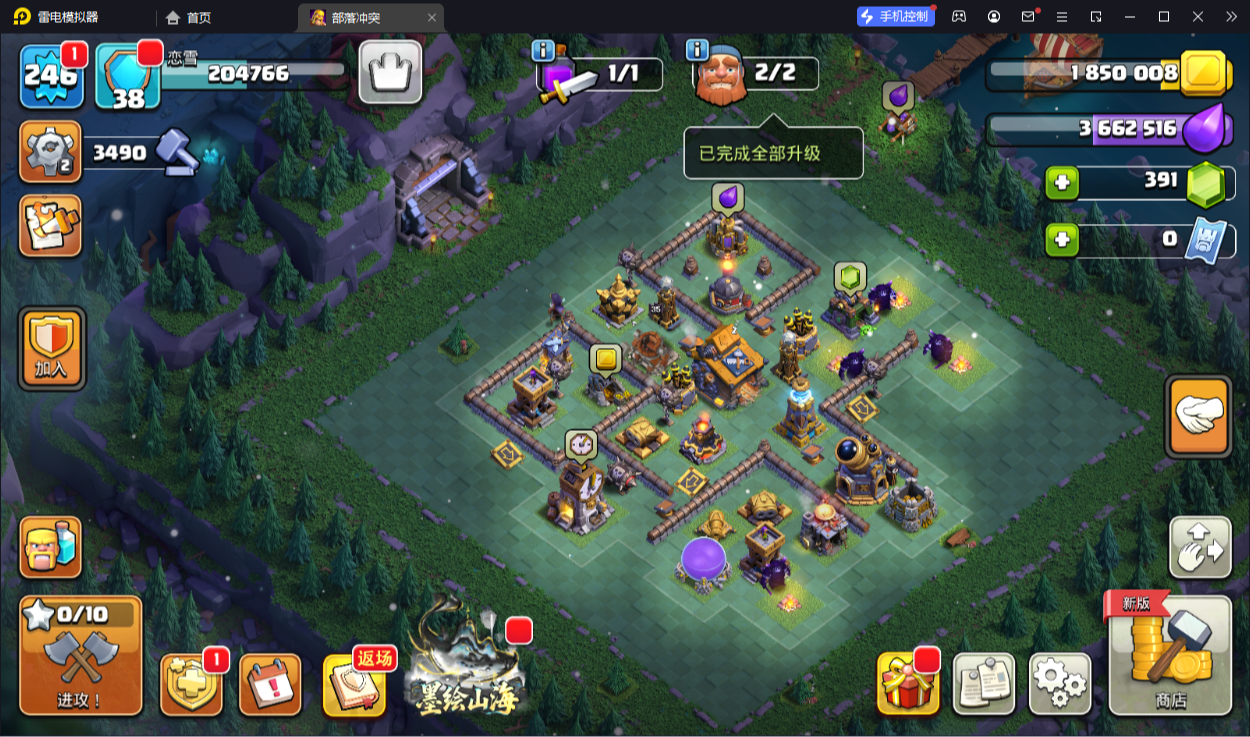
Task: Open the calendar events button
Action: point(270,685)
